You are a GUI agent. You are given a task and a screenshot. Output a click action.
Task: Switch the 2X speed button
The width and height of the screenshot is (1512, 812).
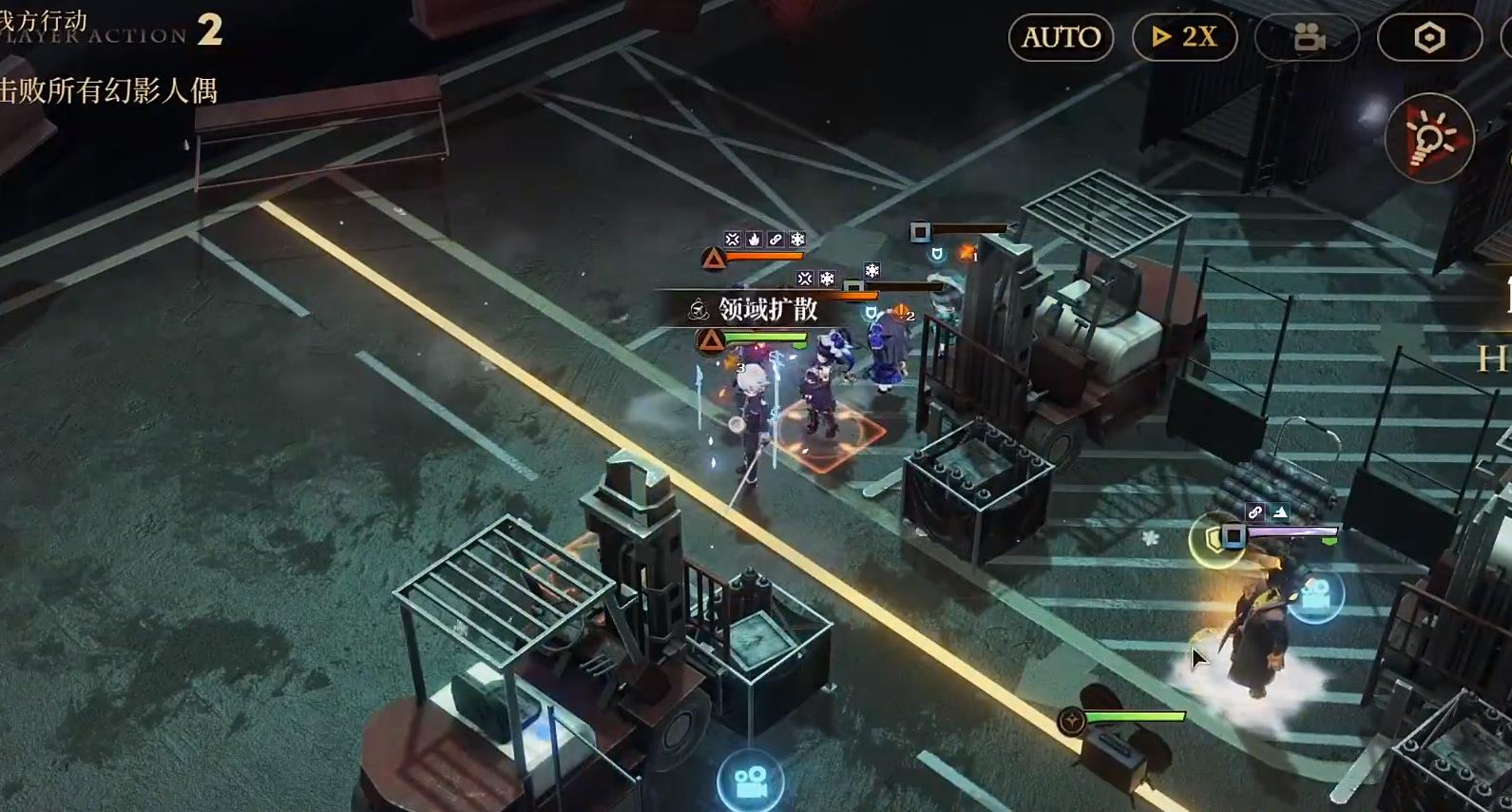pyautogui.click(x=1184, y=37)
